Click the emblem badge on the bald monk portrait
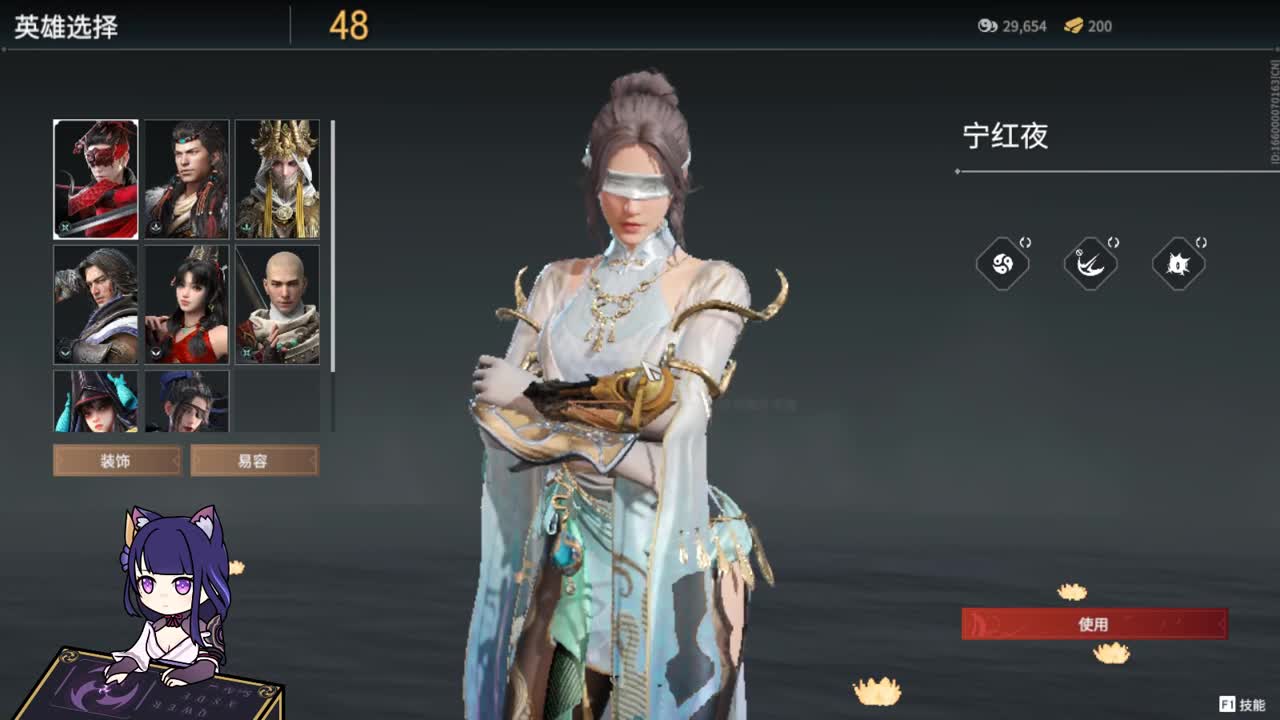The image size is (1280, 720). (x=246, y=353)
